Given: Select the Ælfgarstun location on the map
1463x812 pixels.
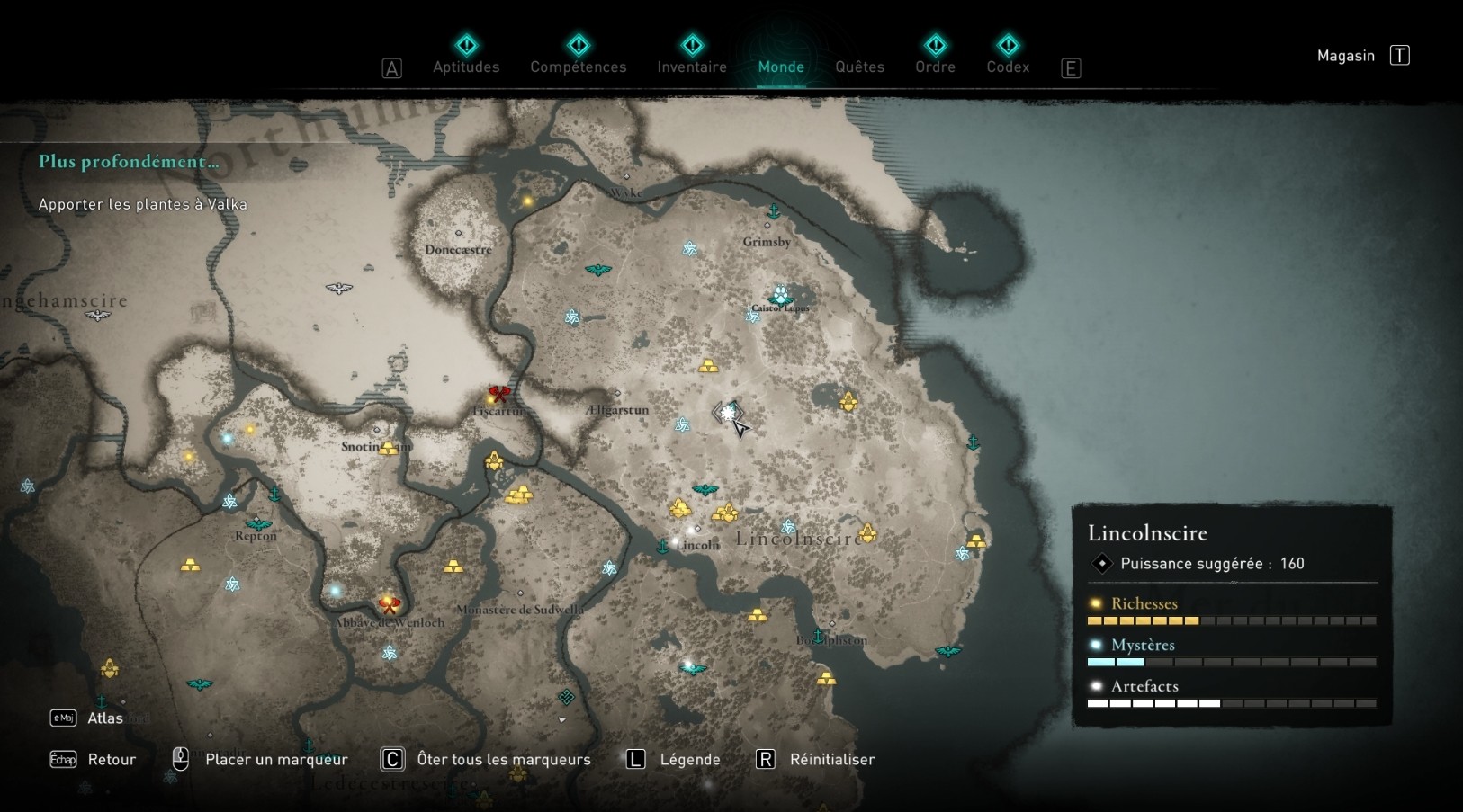Looking at the screenshot, I should [617, 409].
